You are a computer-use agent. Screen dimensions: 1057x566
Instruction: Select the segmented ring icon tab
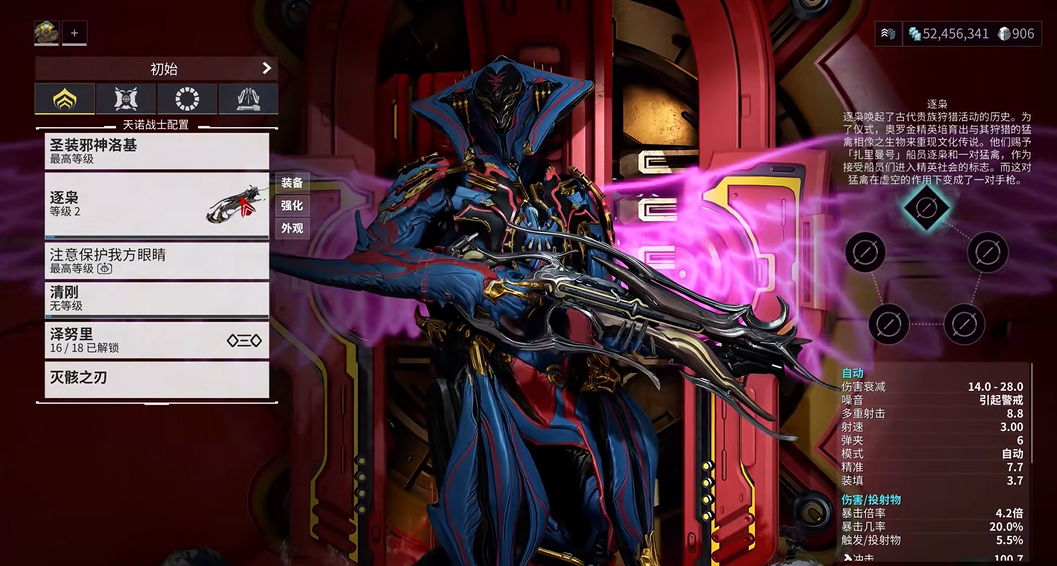point(187,99)
